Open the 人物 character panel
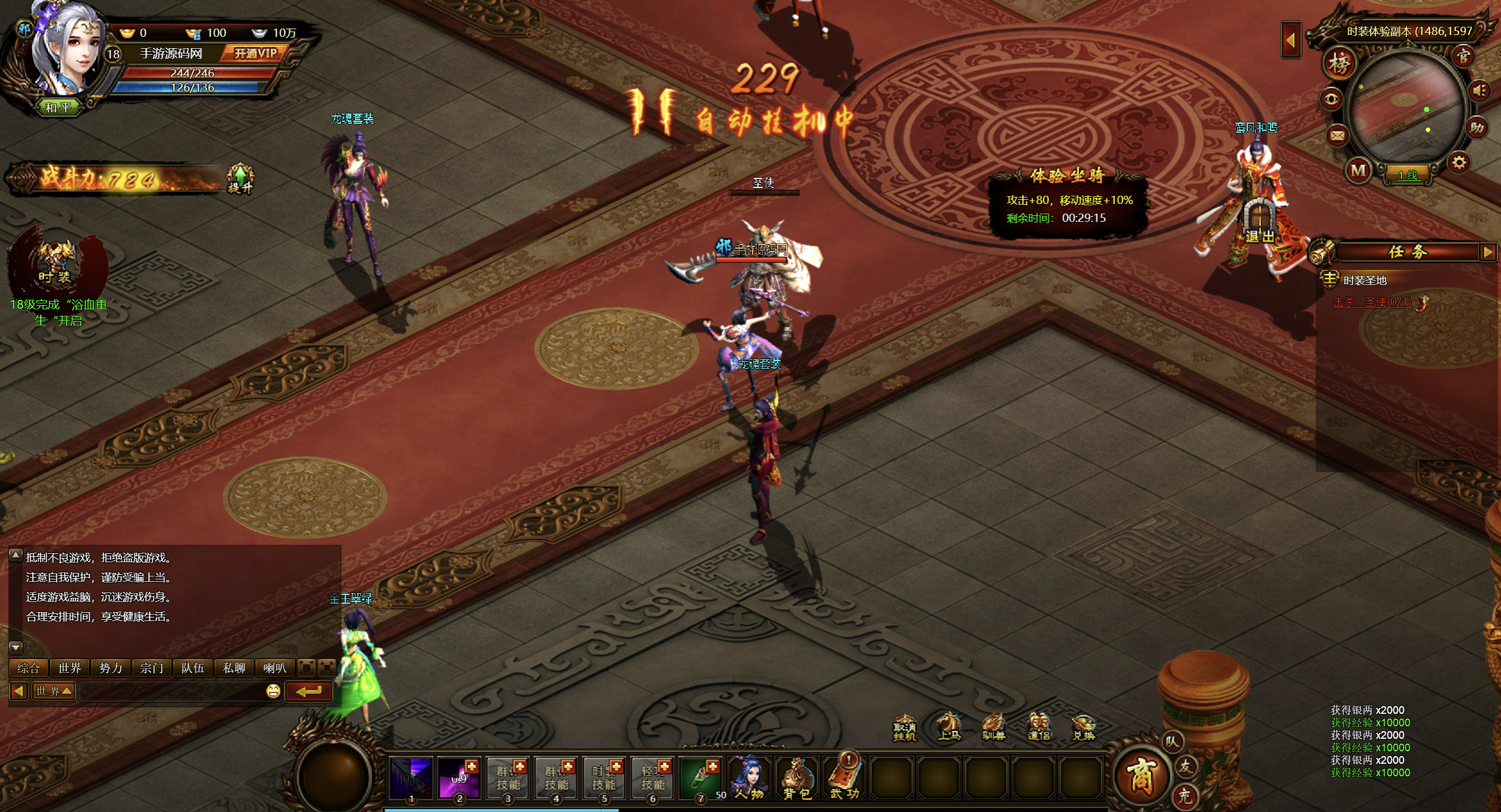The height and width of the screenshot is (812, 1501). [749, 777]
